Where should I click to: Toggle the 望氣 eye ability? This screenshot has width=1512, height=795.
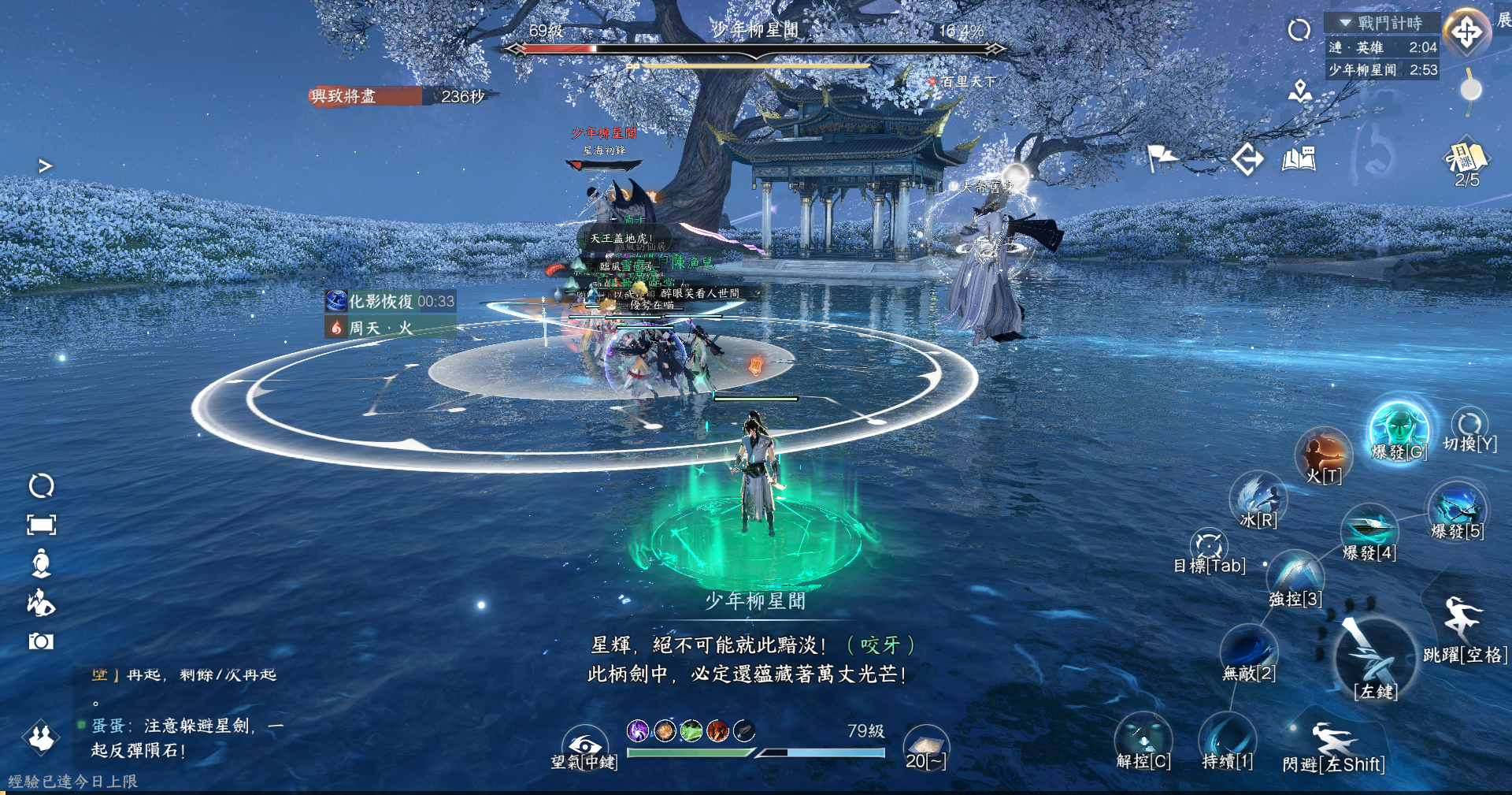(x=584, y=745)
